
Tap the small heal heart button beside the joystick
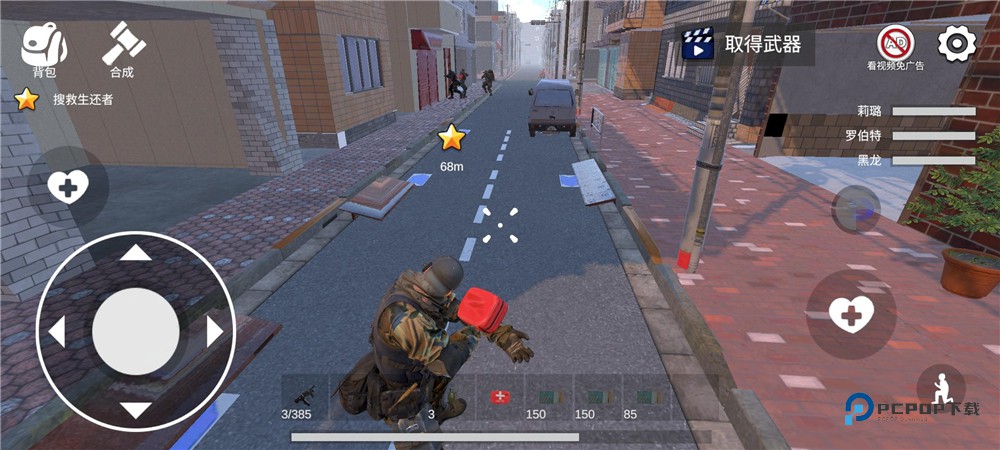[68, 186]
